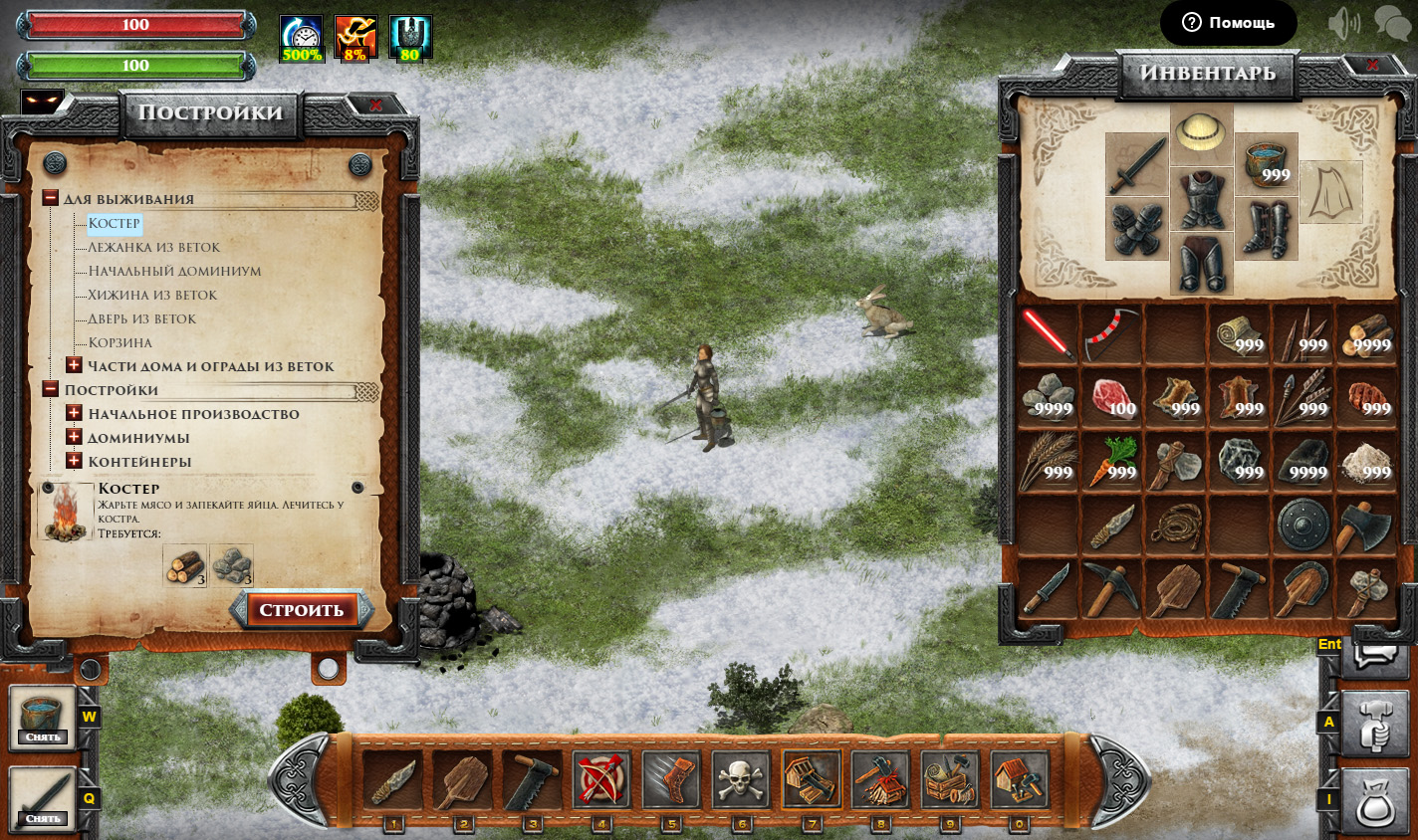Viewport: 1418px width, 840px height.
Task: Open the money bag inventory button
Action: (1374, 801)
